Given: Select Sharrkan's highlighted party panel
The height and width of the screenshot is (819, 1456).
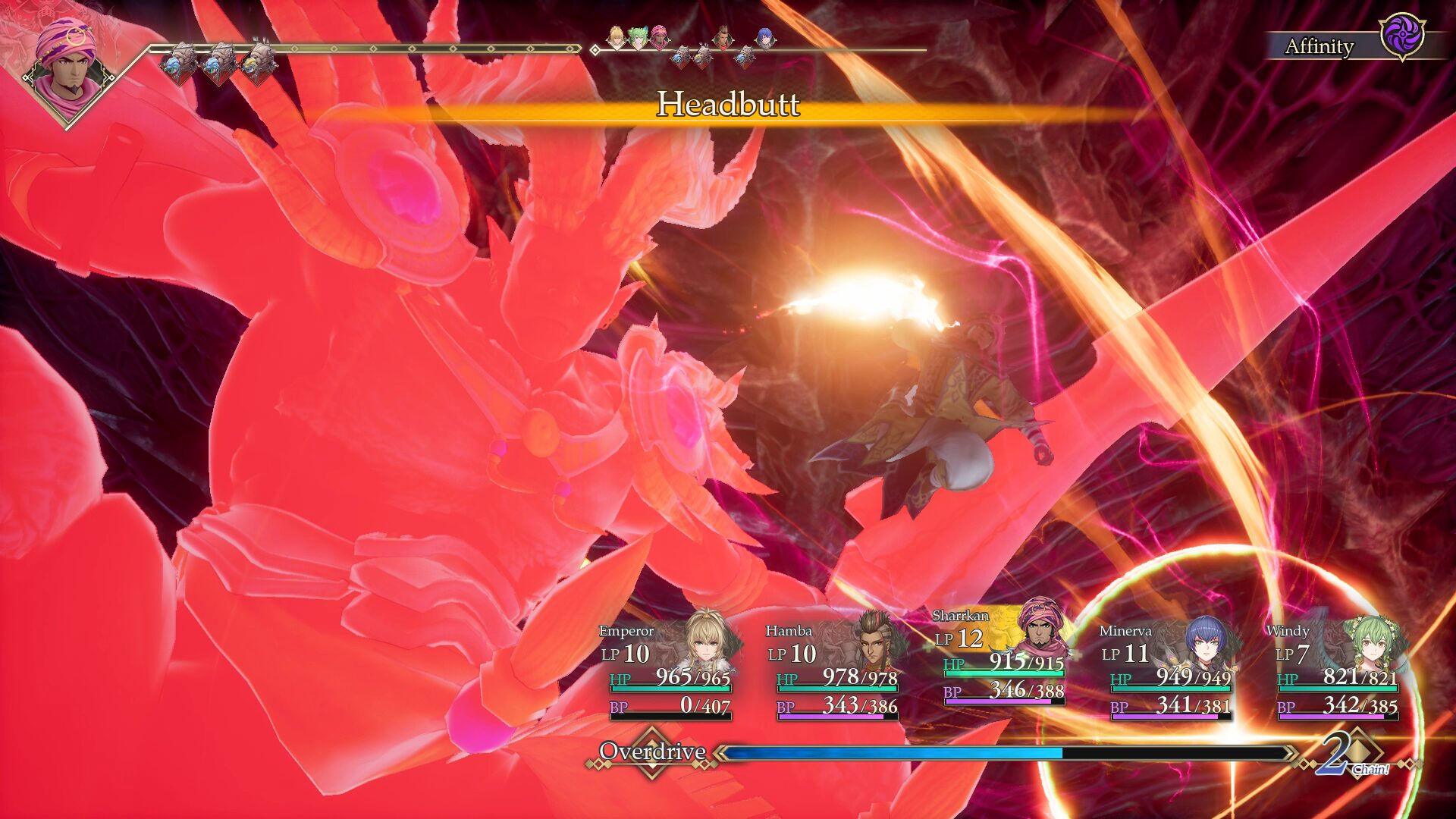Looking at the screenshot, I should (x=1003, y=656).
